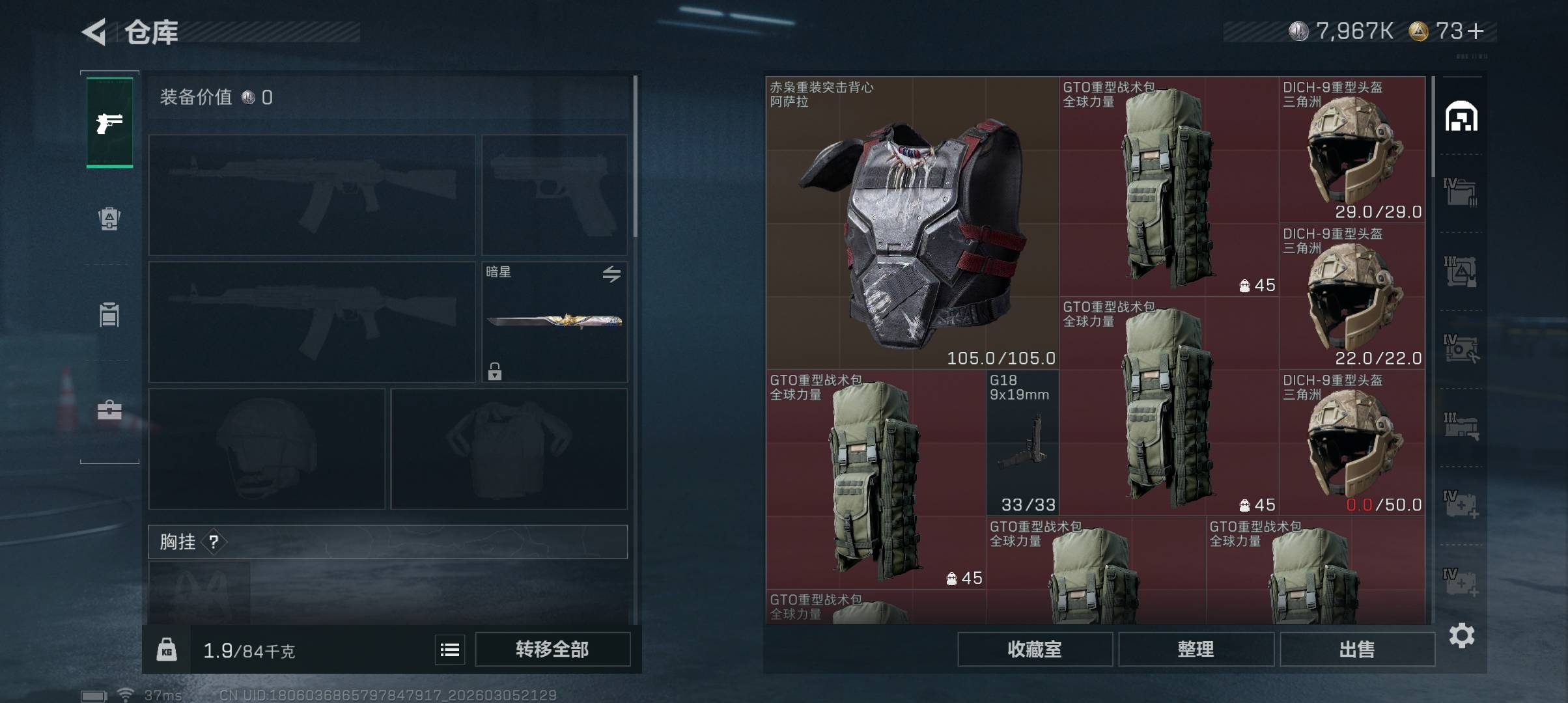Open the 胸挂 help question mark

click(214, 542)
